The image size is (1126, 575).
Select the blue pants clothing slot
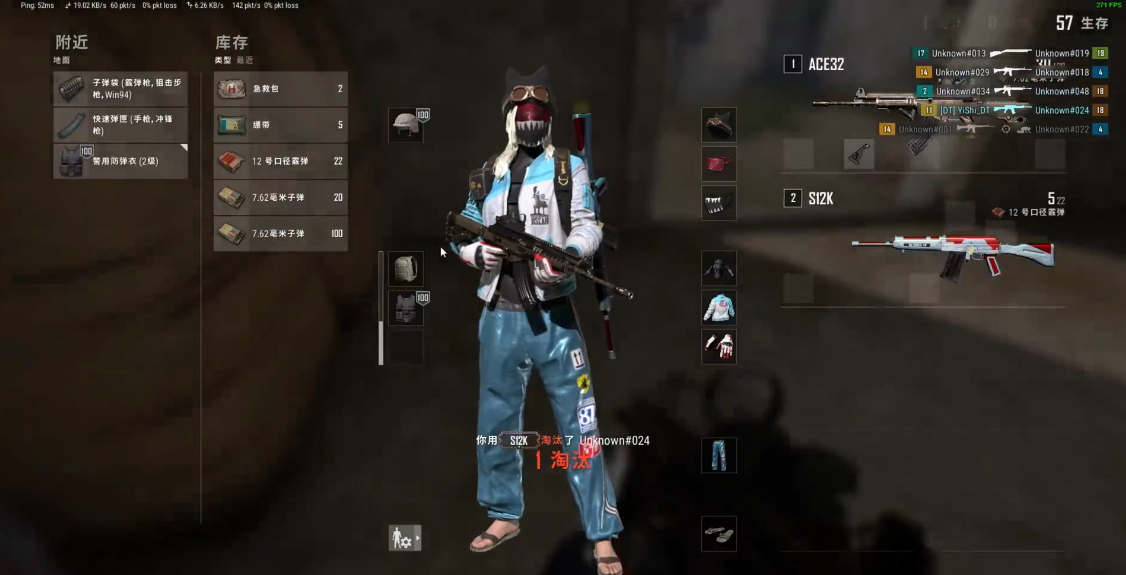click(719, 455)
